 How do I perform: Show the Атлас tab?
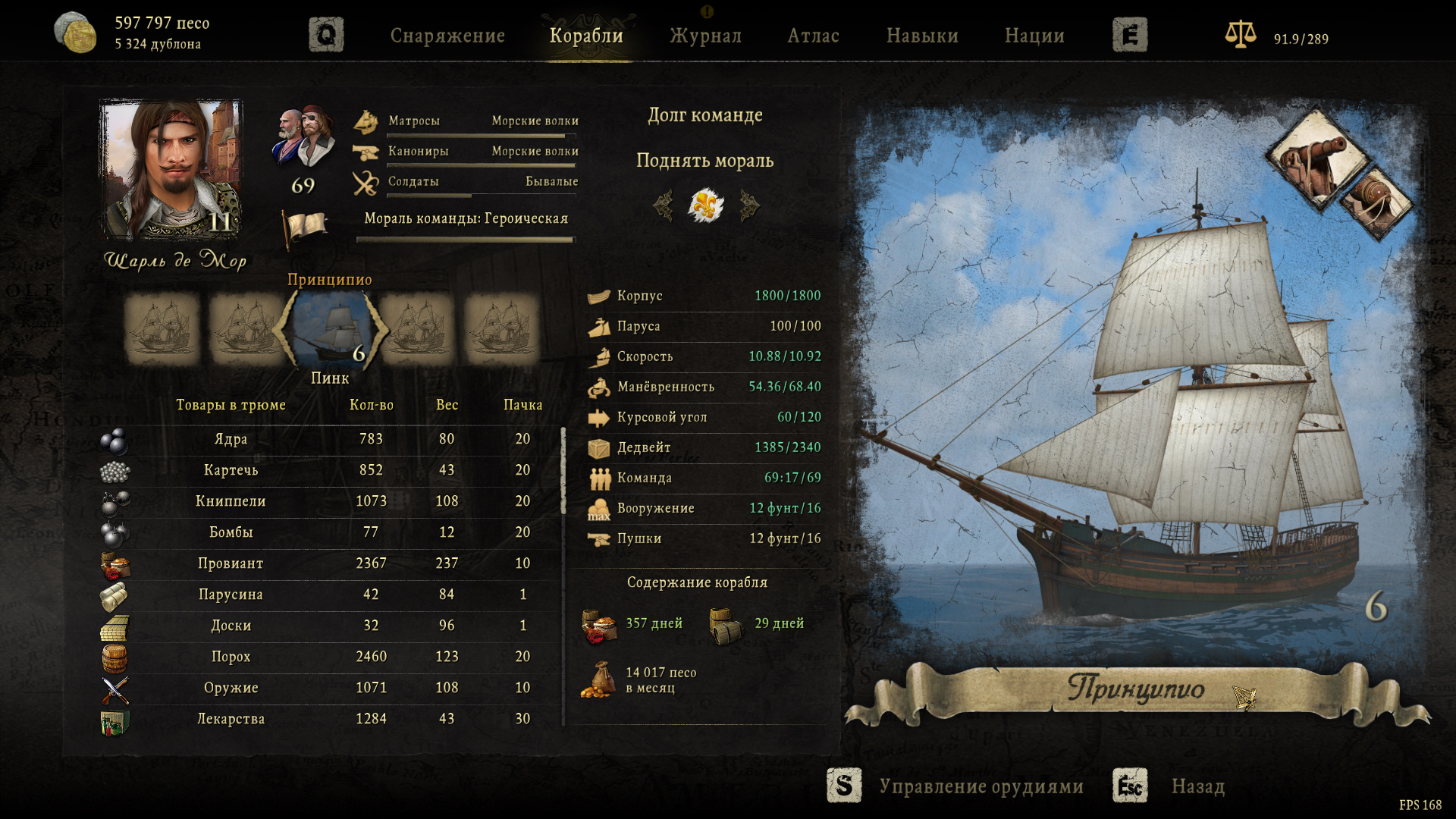click(813, 36)
